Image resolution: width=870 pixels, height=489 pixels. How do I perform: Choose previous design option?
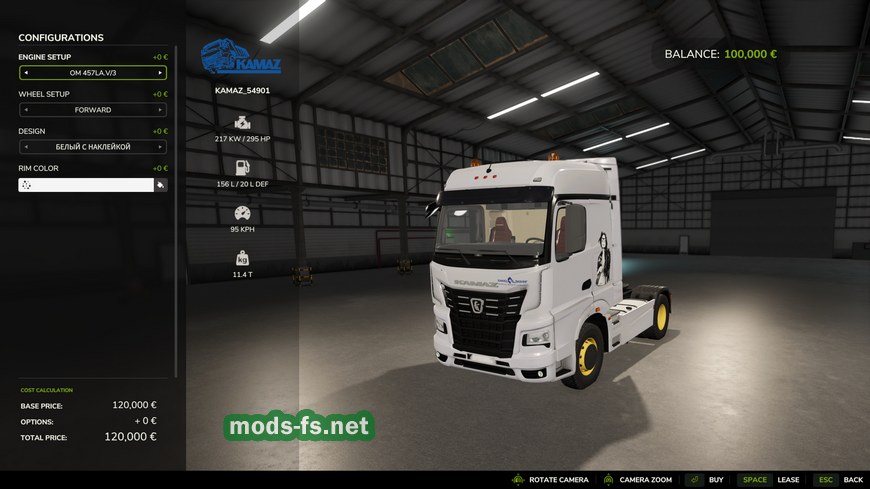click(26, 147)
